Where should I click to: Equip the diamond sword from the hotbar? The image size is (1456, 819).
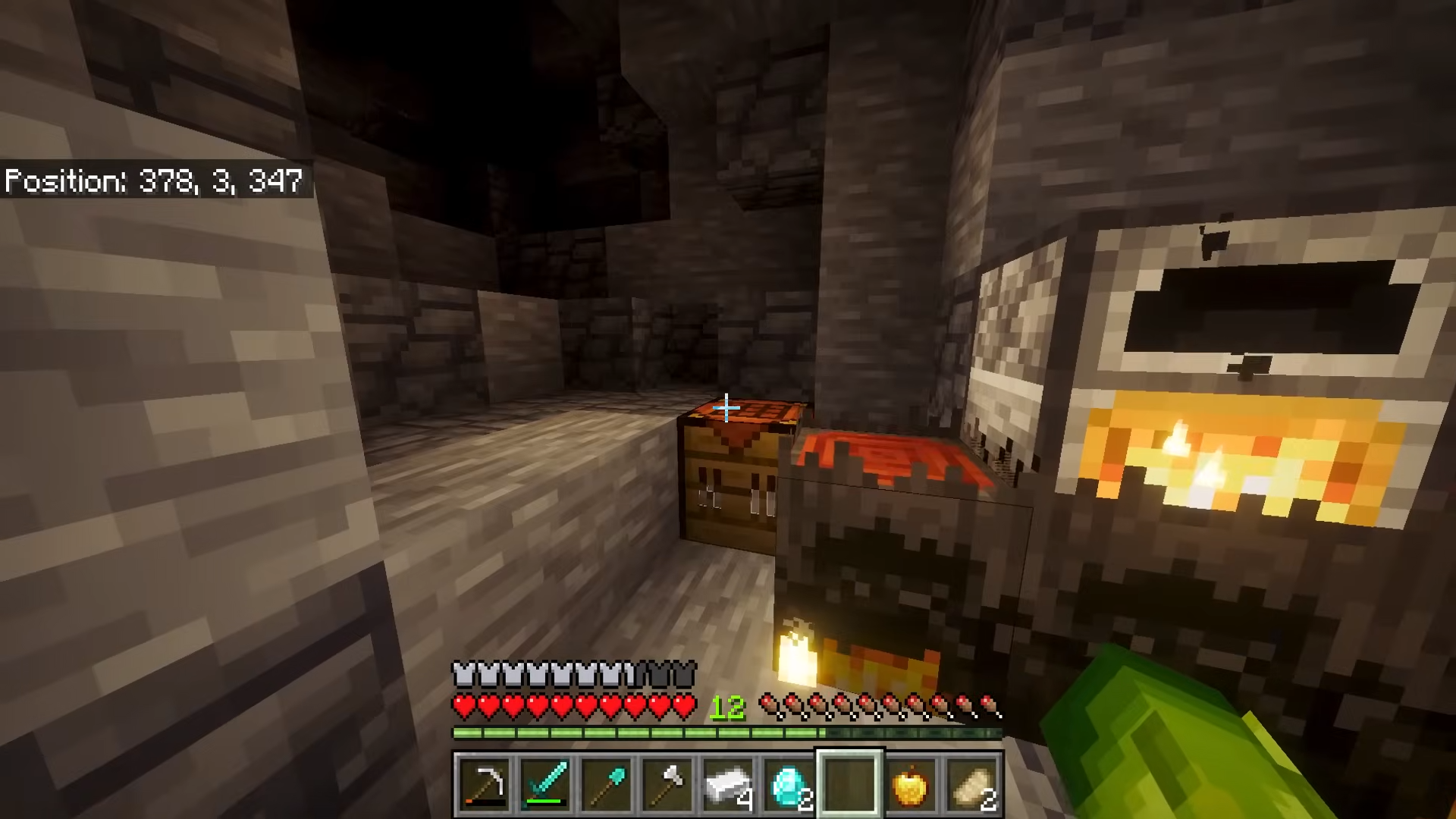click(x=545, y=785)
